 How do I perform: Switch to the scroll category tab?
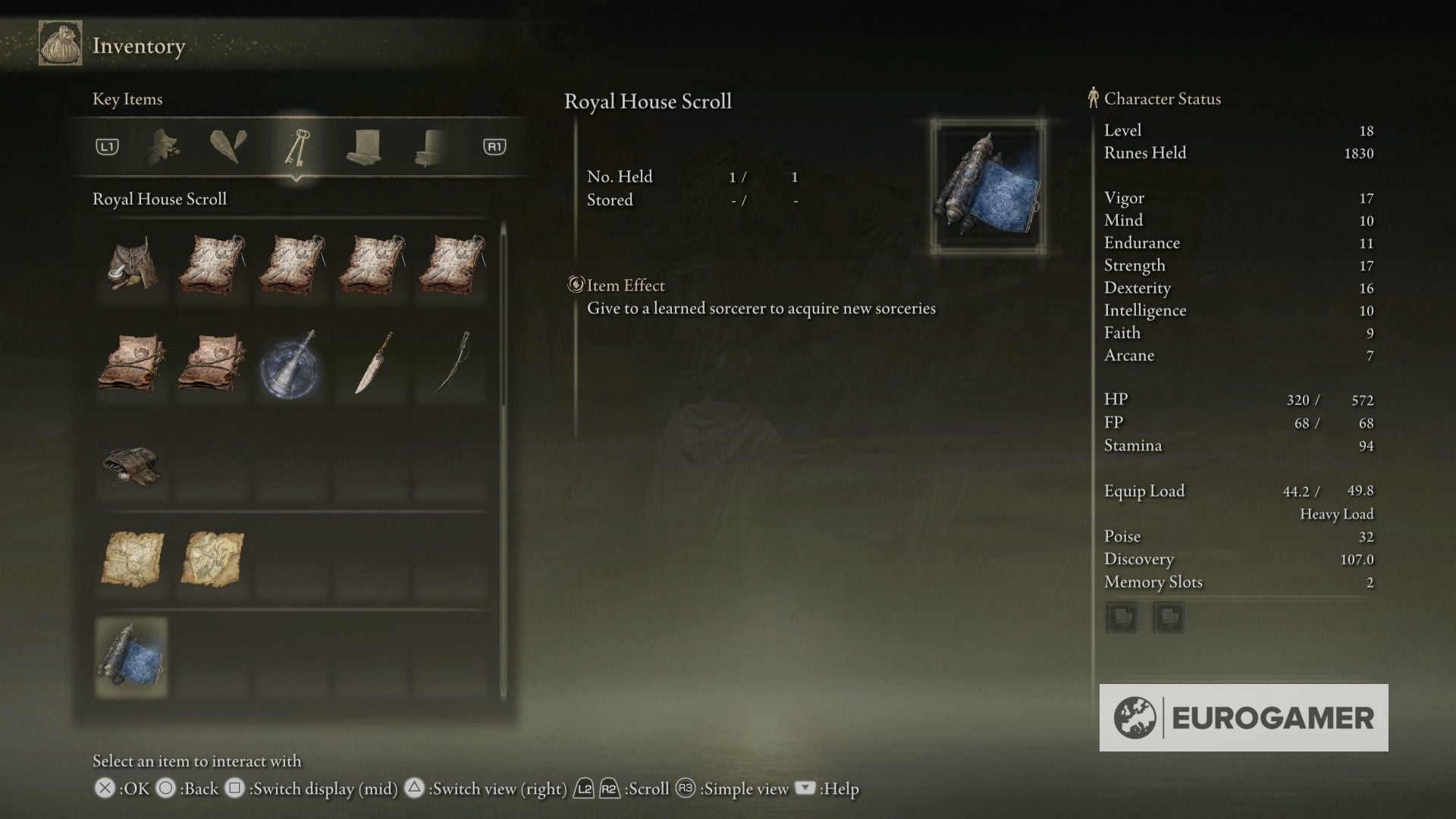[x=362, y=146]
